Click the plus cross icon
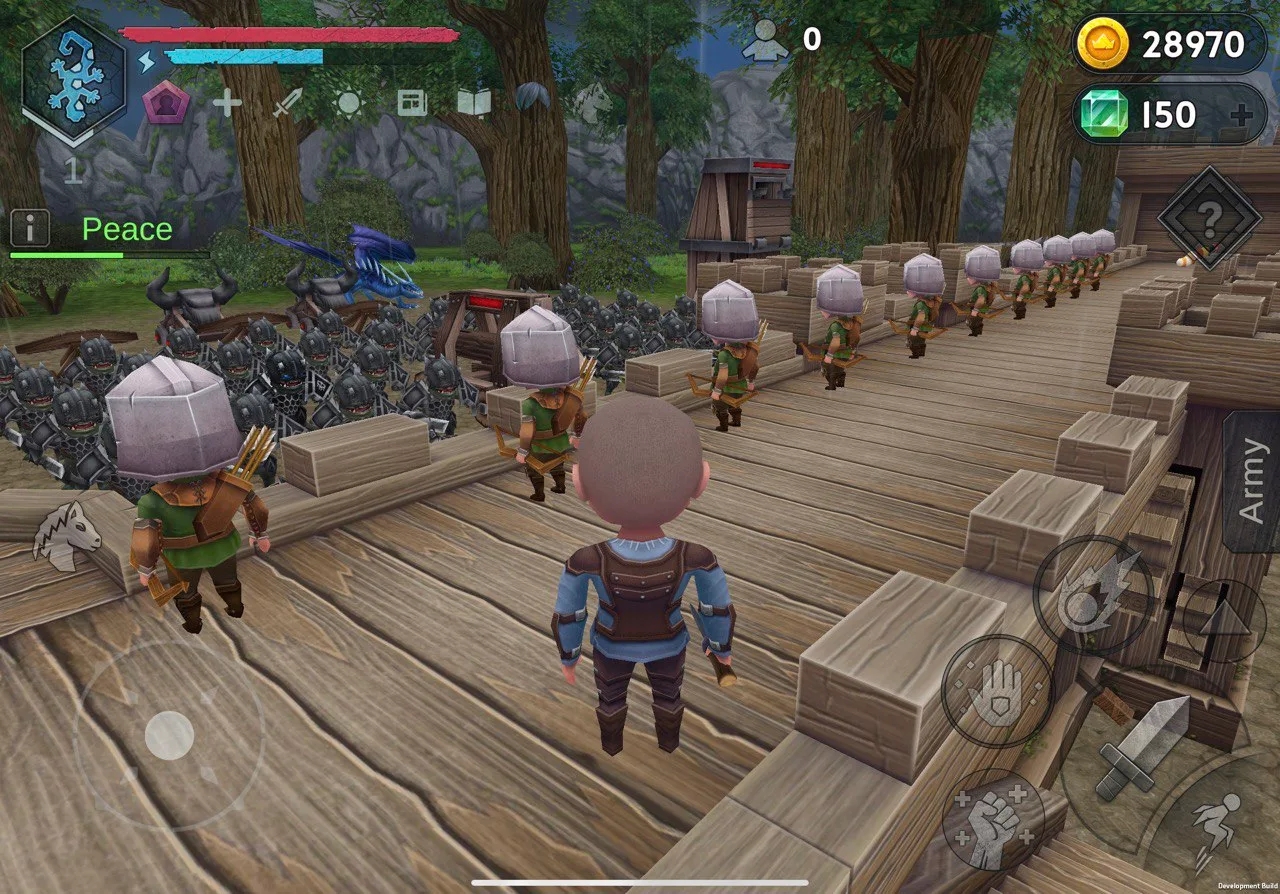The image size is (1280, 894). (227, 102)
